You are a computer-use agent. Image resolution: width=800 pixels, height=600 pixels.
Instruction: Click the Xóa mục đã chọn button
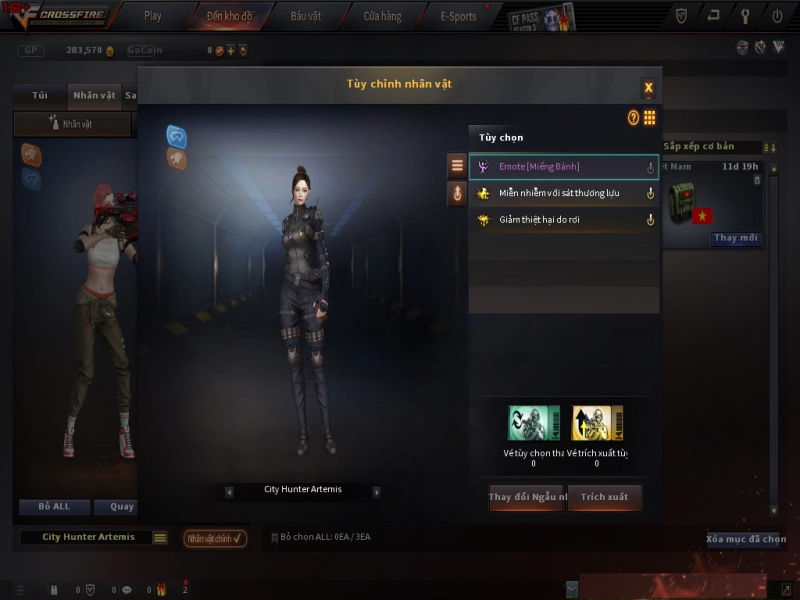746,539
